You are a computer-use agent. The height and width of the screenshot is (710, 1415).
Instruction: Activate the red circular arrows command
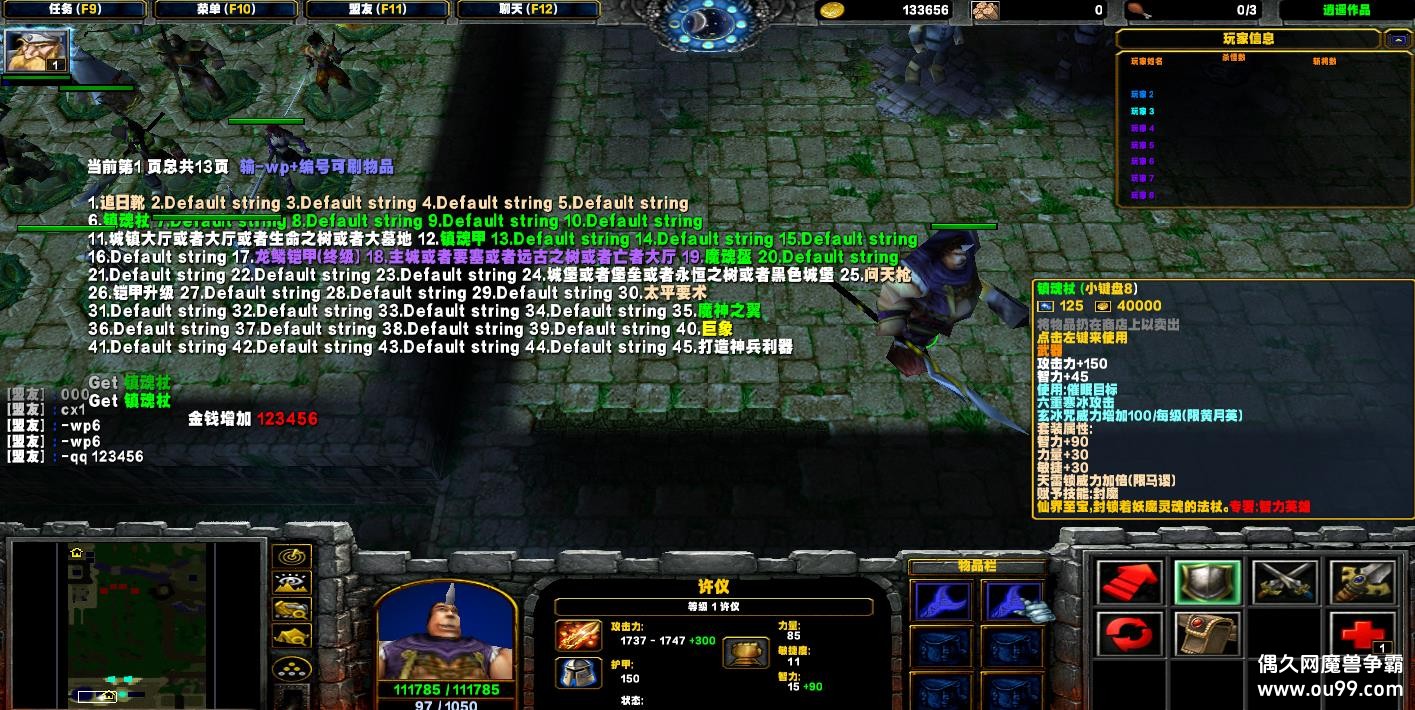1130,635
